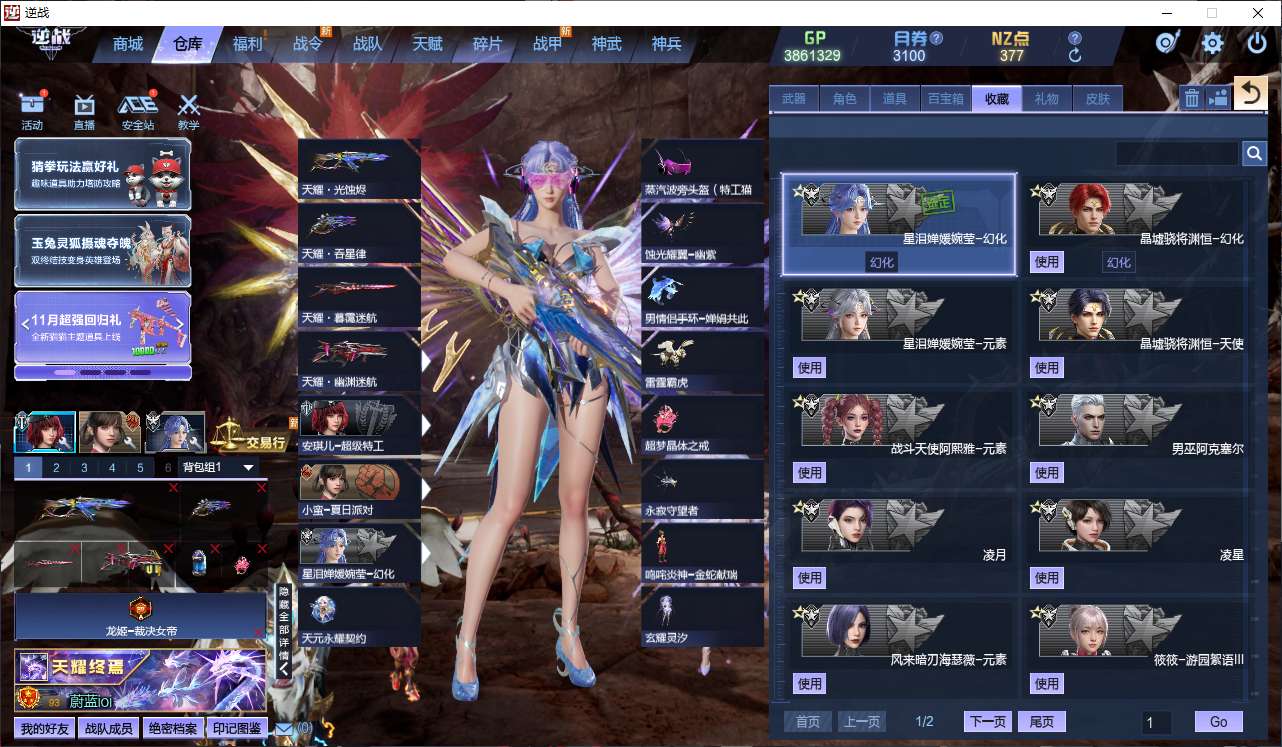
Task: Select the 天耀·光蚀烬 weapon slot
Action: [359, 169]
